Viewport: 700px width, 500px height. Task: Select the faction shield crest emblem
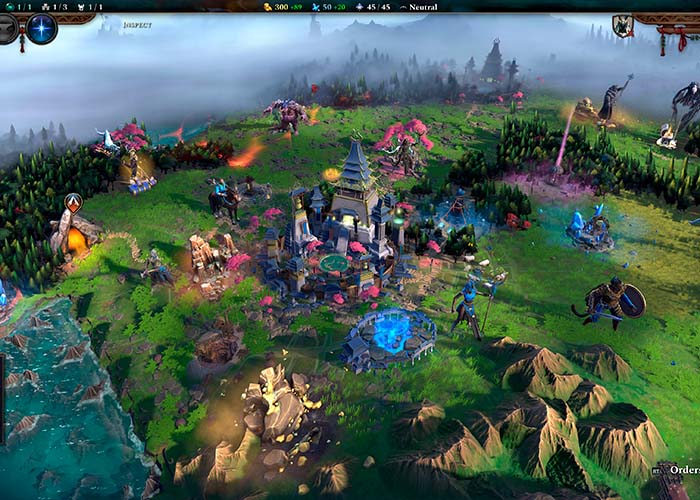tap(623, 27)
